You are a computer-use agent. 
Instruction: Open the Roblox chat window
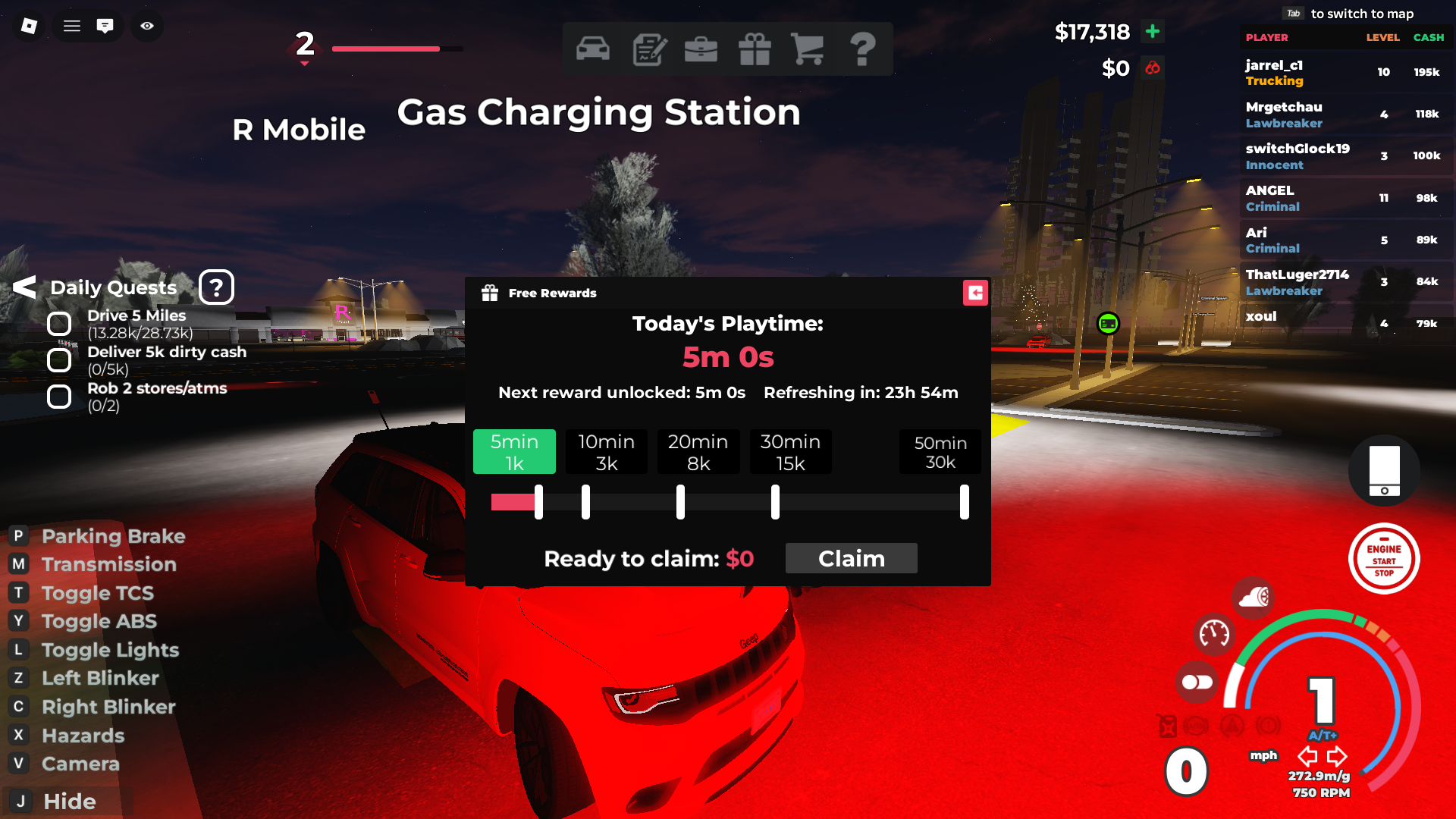tap(105, 26)
